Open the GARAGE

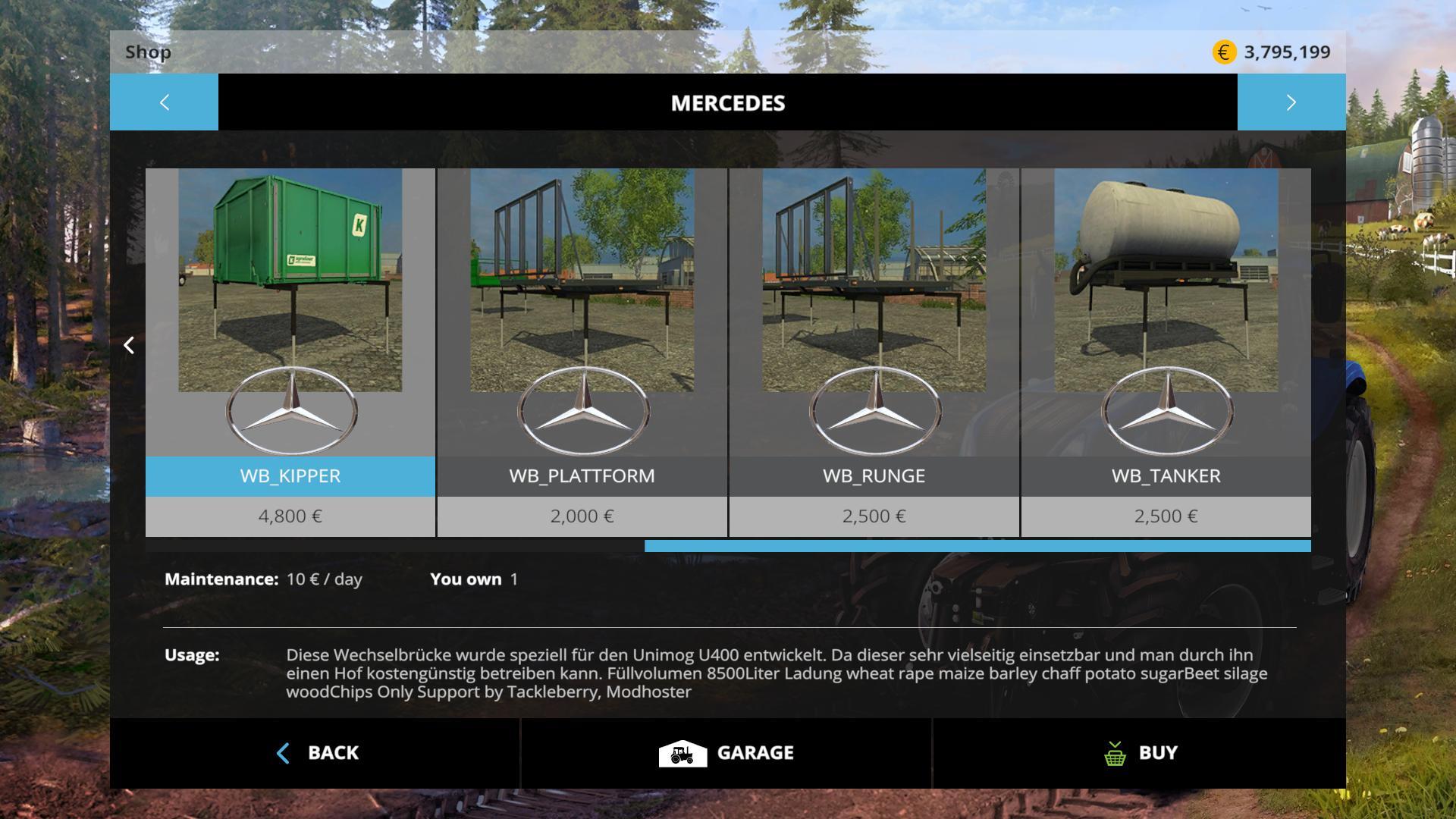[x=726, y=753]
